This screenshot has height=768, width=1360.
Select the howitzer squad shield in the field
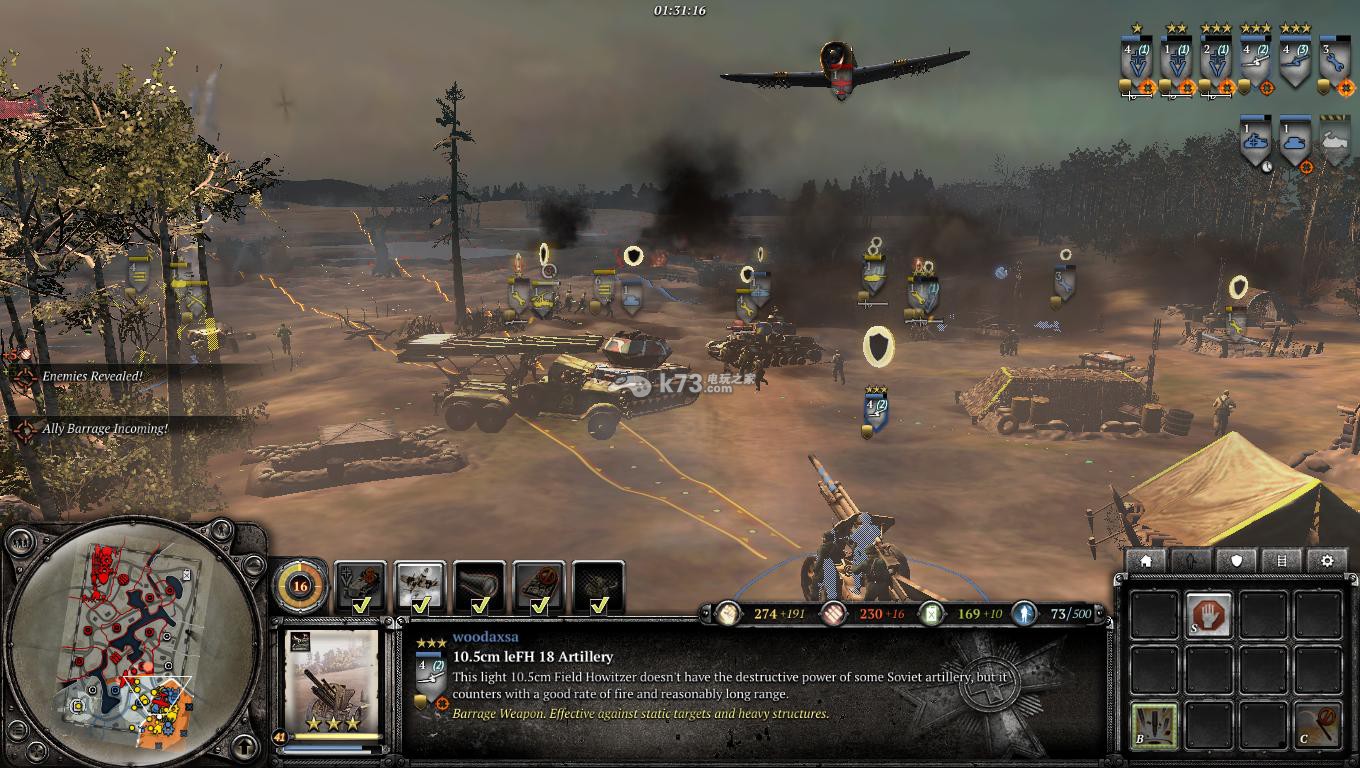(877, 411)
